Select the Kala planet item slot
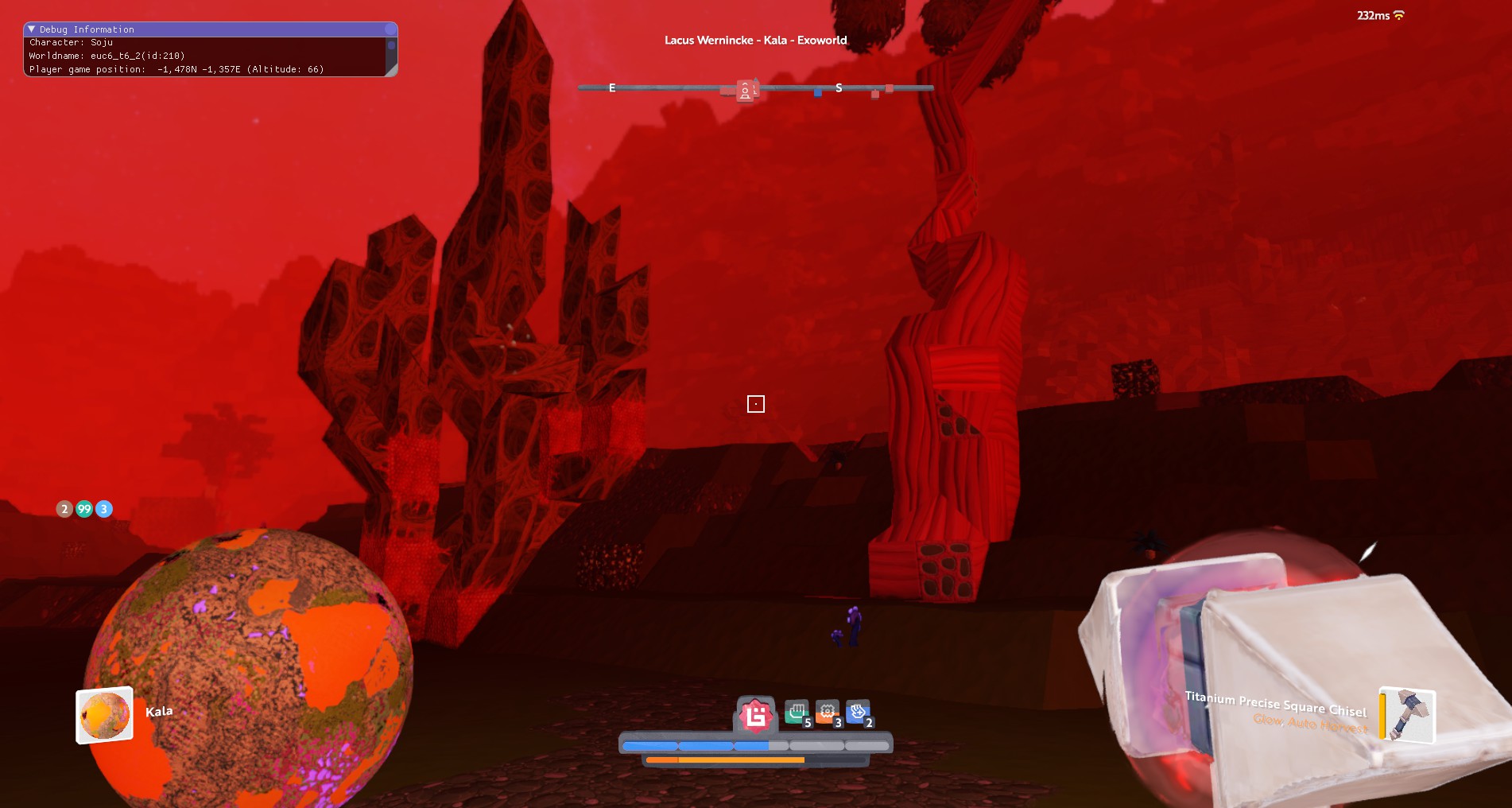Viewport: 1512px width, 808px height. point(104,715)
